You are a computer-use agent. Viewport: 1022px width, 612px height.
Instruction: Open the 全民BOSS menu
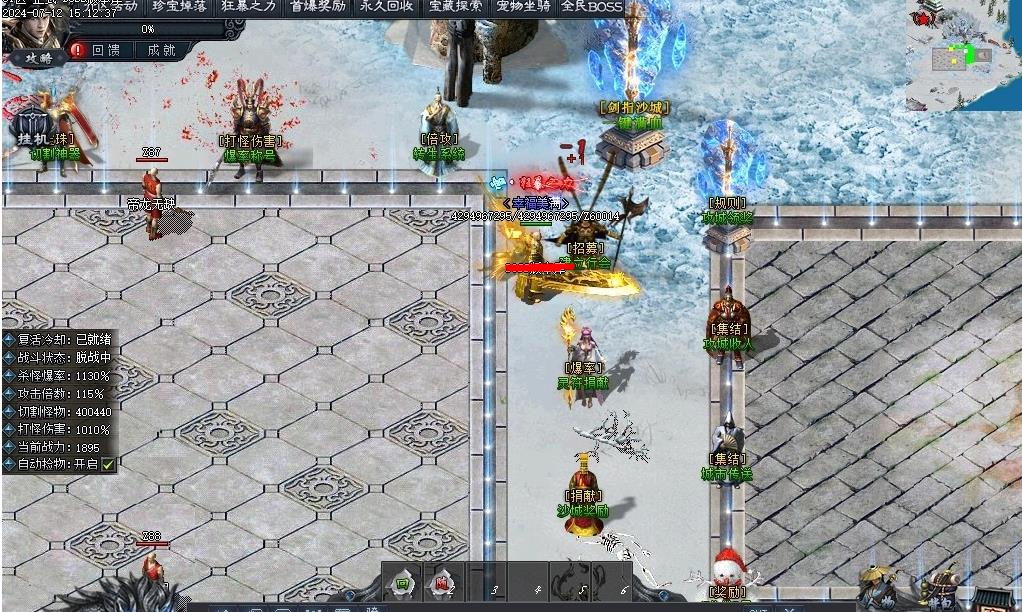(591, 7)
